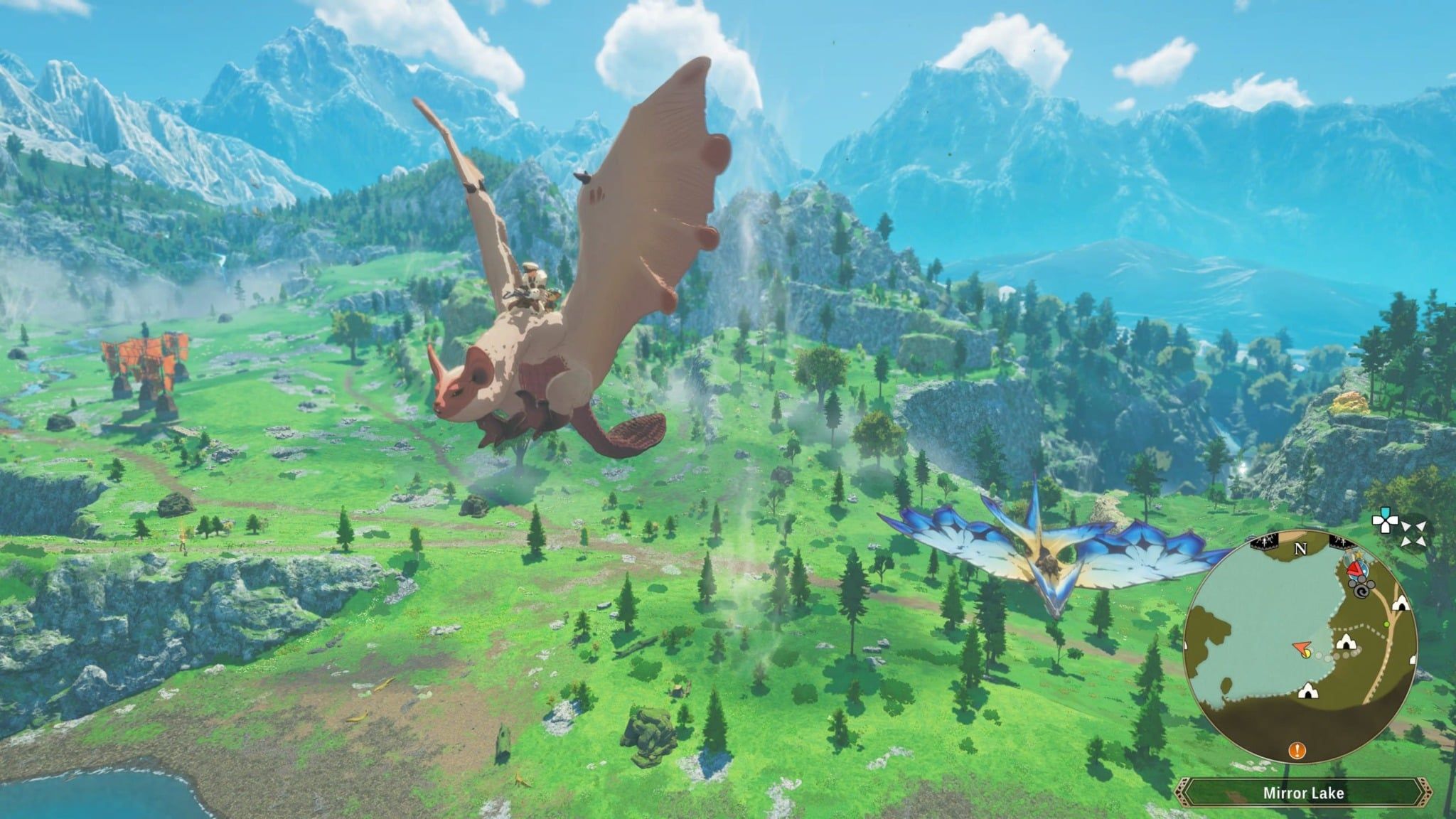Click the gold star icon on the minimap
This screenshot has height=819, width=1456.
click(x=1359, y=554)
